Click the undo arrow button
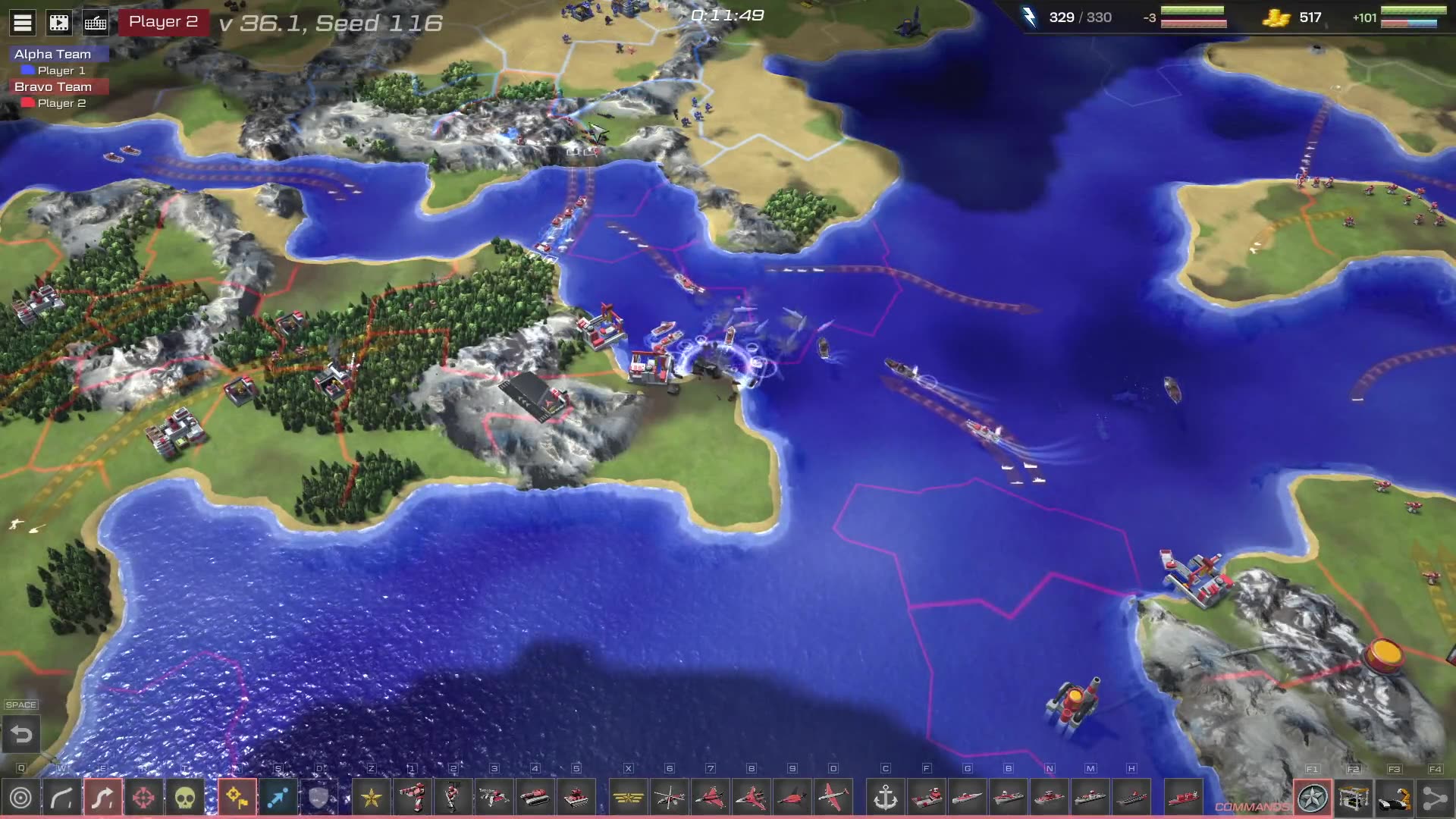1456x819 pixels. coord(21,734)
